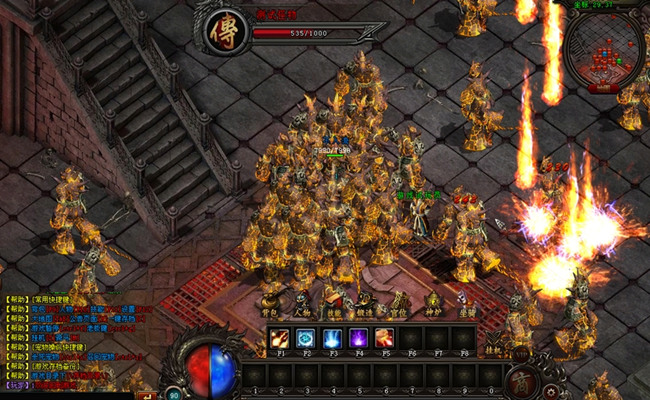Cast the F3 blue flame skill
Image resolution: width=650 pixels, height=400 pixels.
point(331,338)
